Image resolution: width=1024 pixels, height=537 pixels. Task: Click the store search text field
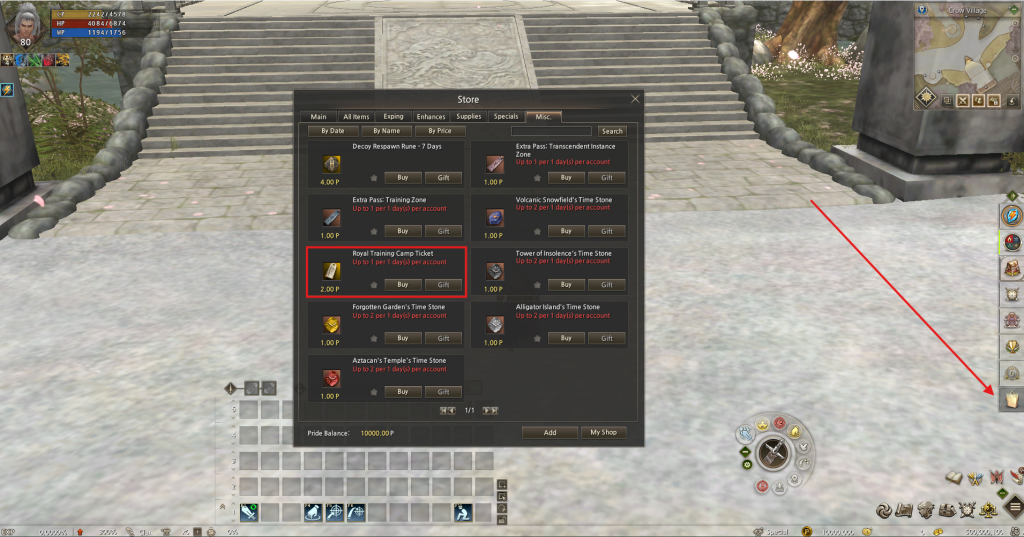[x=551, y=131]
